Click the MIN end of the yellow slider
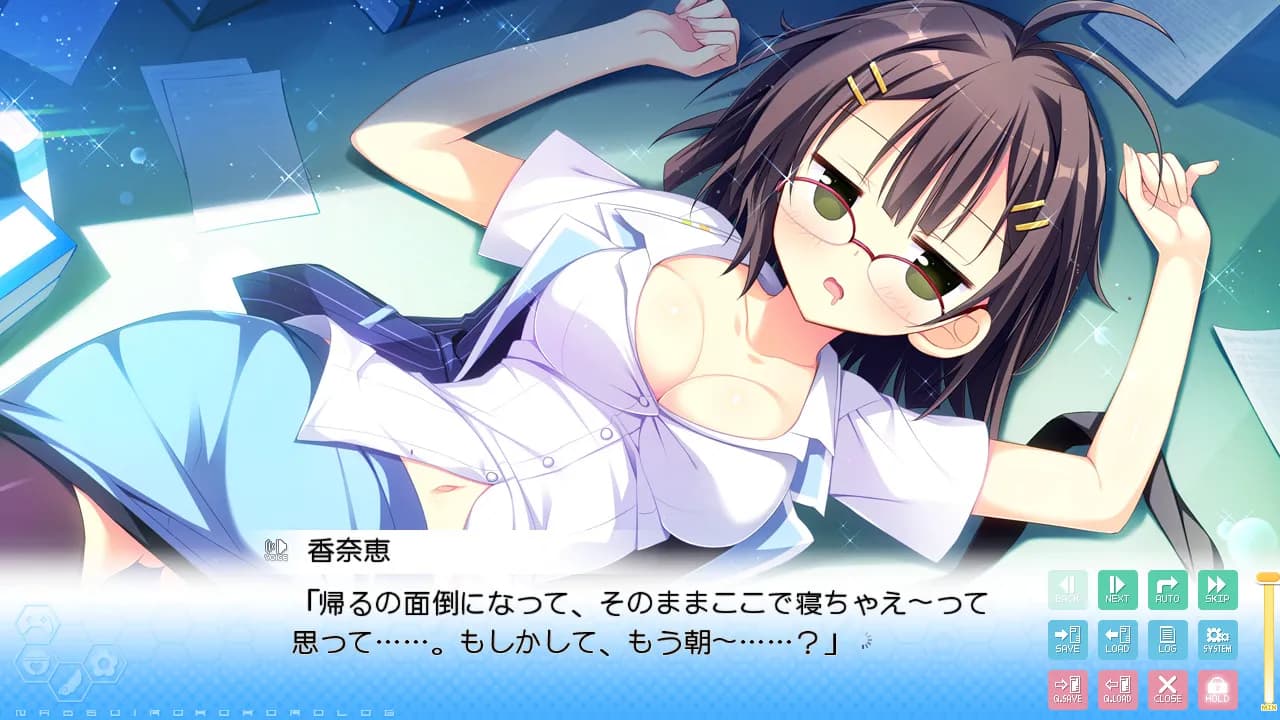 pos(1267,706)
